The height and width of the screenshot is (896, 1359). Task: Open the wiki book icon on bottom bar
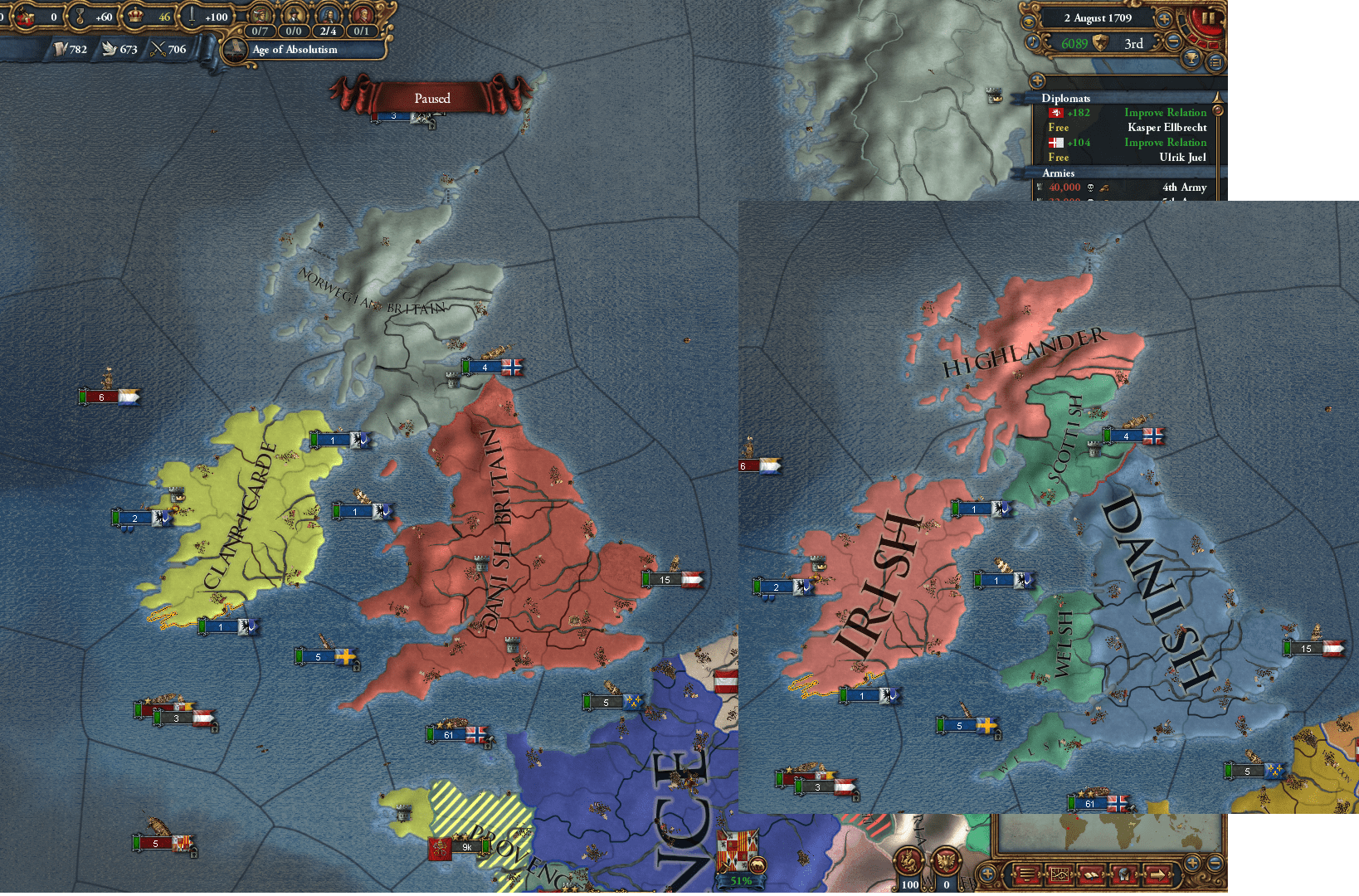(1091, 874)
